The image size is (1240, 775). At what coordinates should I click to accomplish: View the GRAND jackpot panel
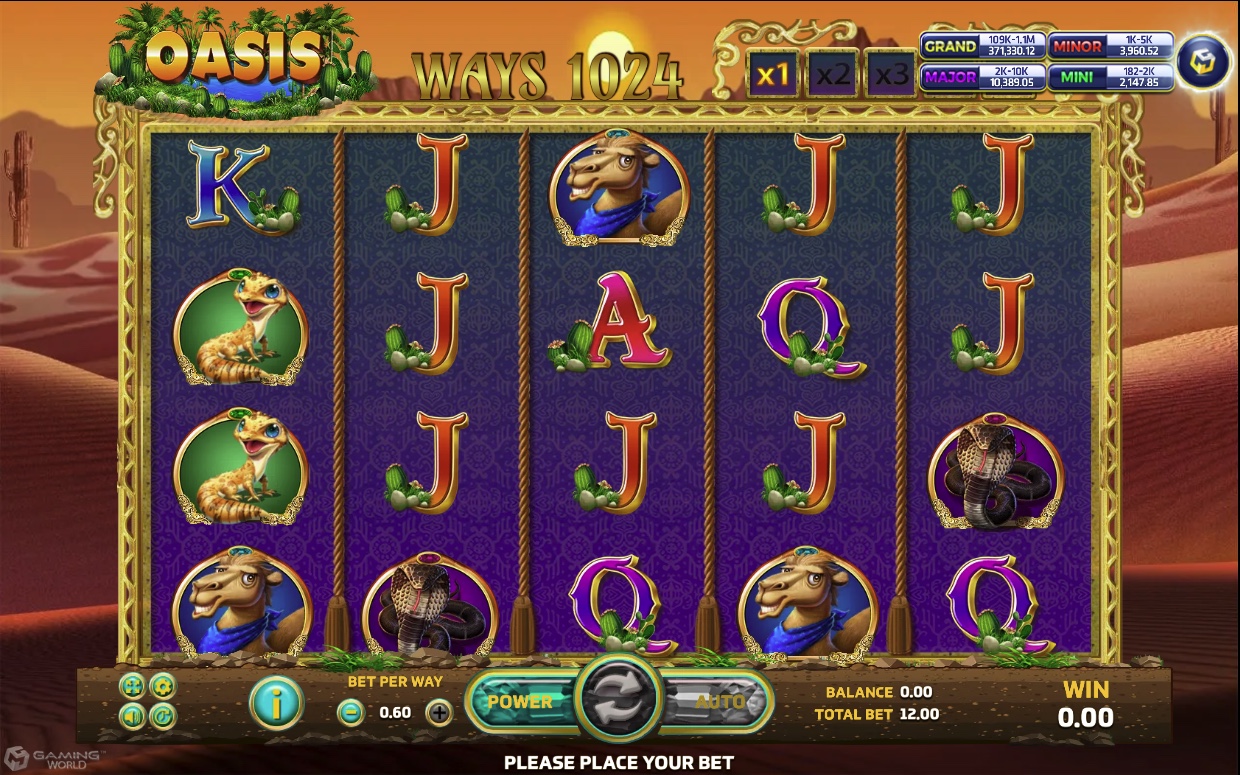983,46
